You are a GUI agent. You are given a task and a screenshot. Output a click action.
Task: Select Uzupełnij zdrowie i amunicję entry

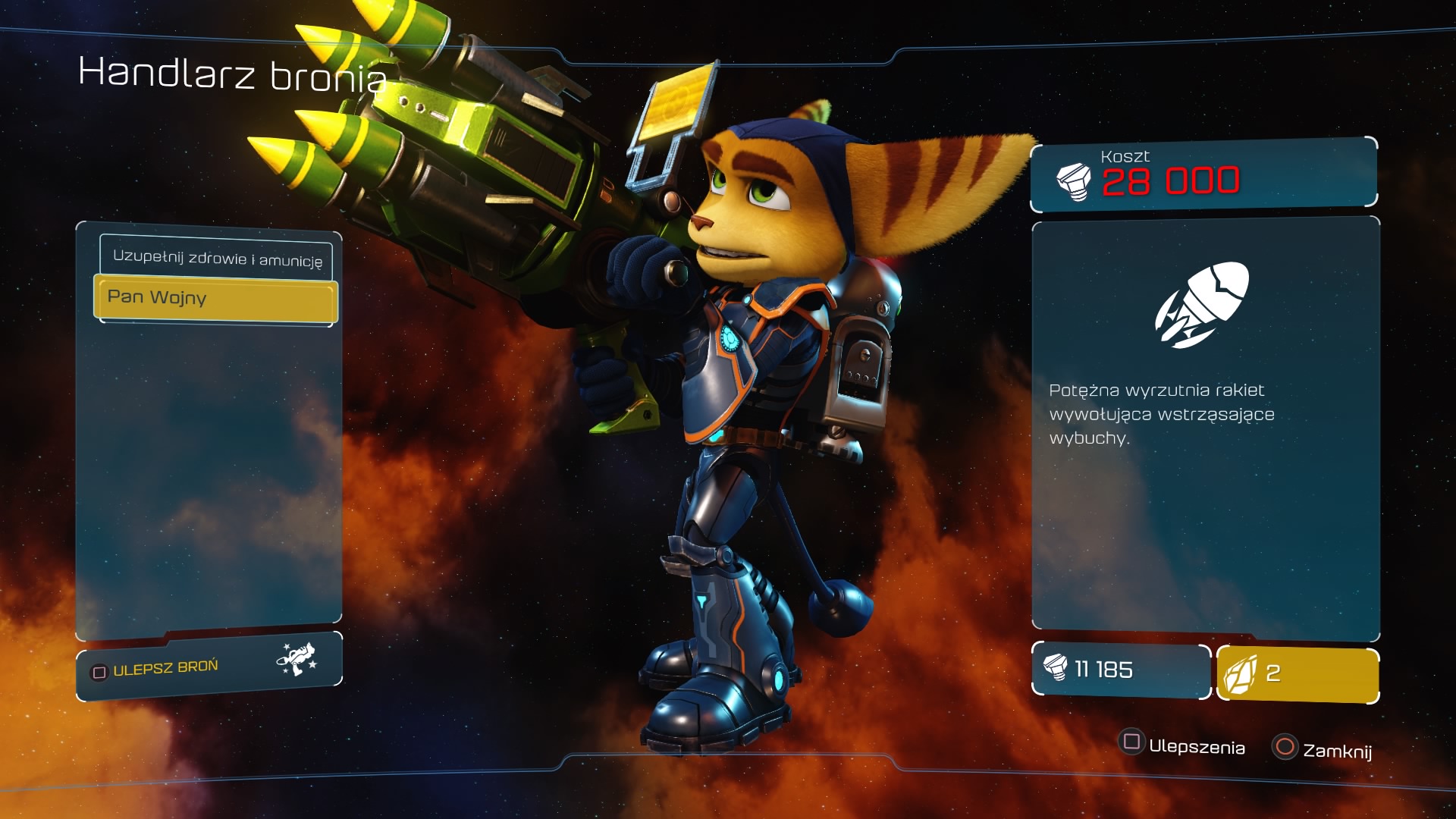tap(216, 258)
